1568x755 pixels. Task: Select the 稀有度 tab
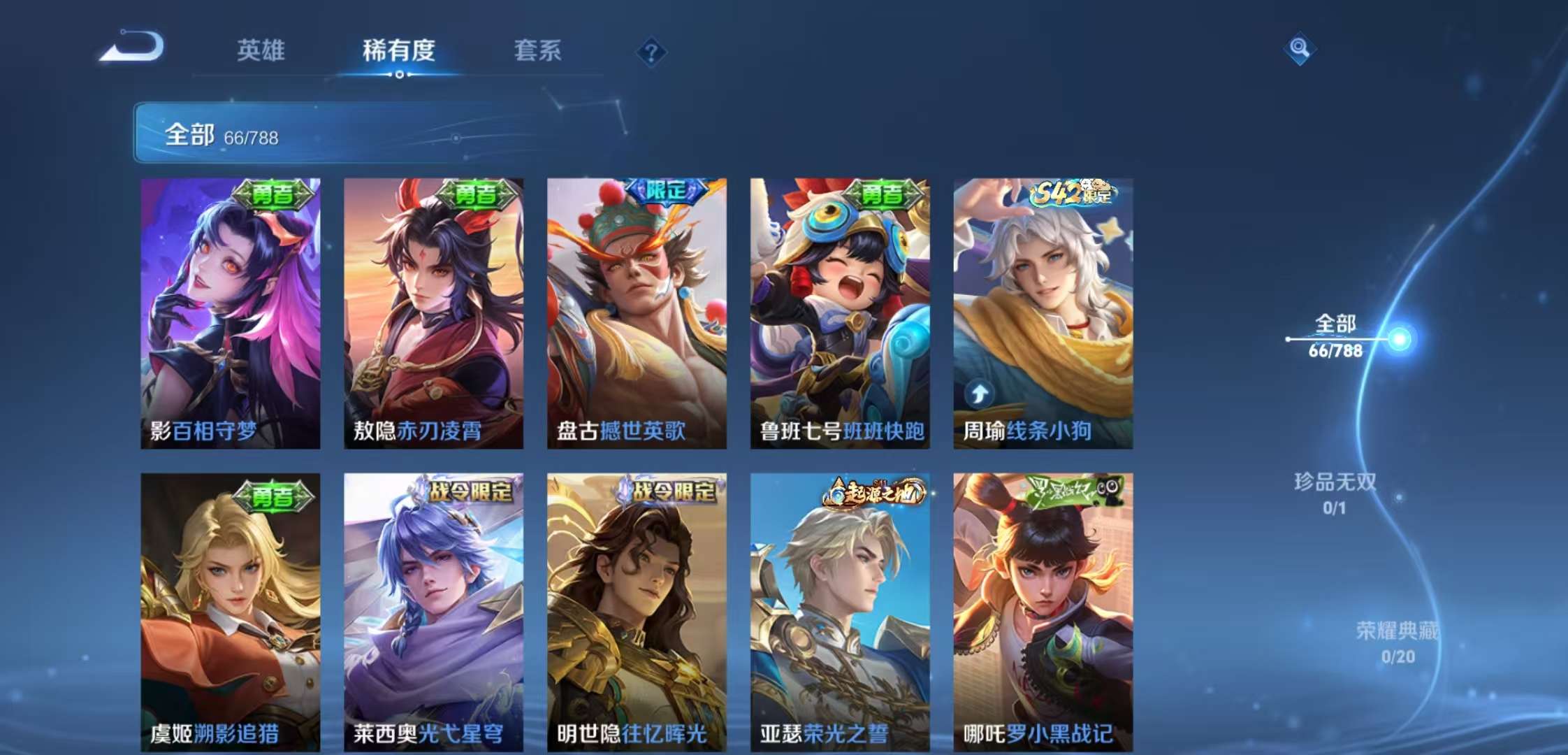click(x=398, y=51)
